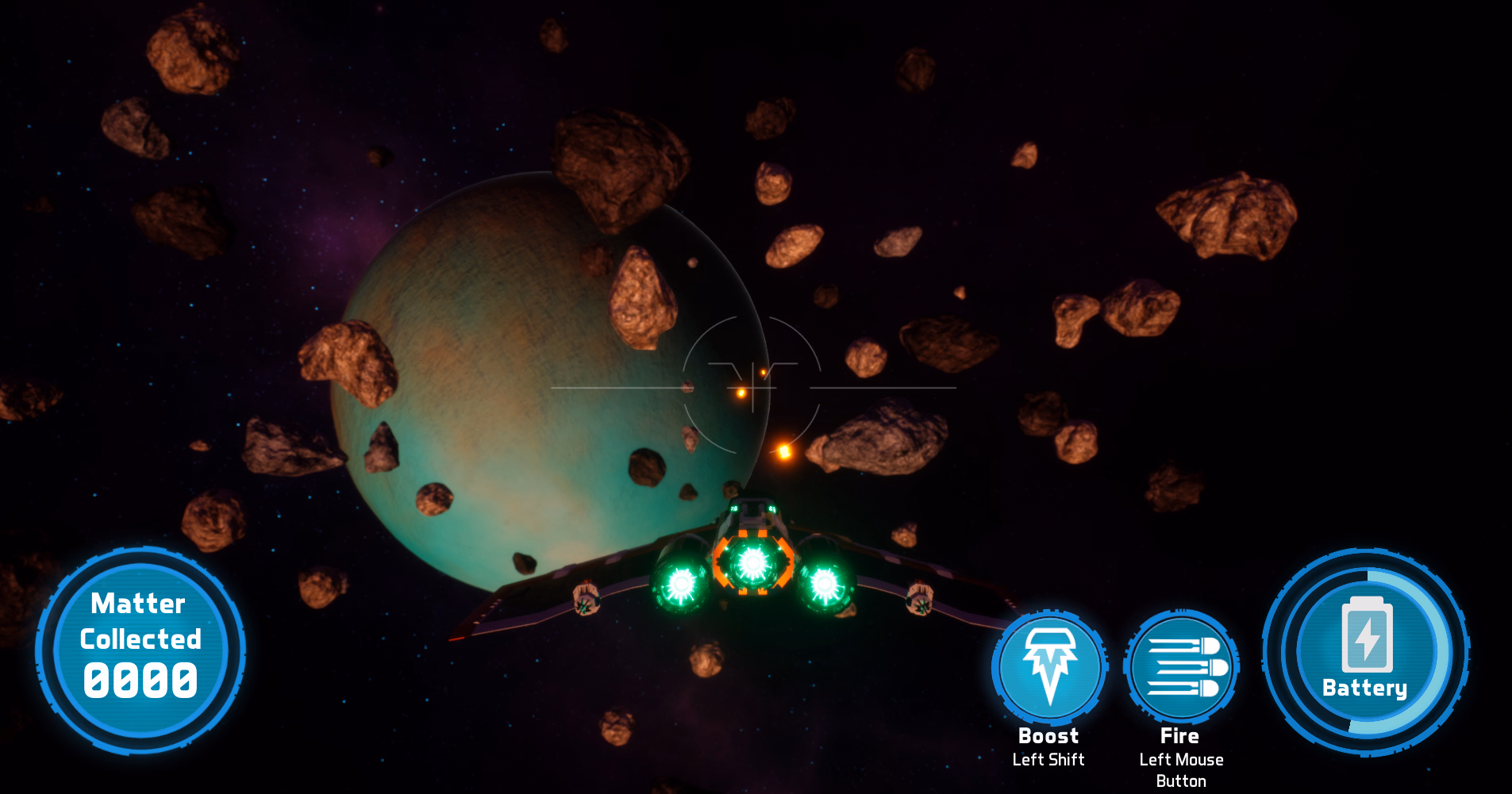Click the outer ring around the Boost icon
The height and width of the screenshot is (794, 1512).
coord(1049,613)
